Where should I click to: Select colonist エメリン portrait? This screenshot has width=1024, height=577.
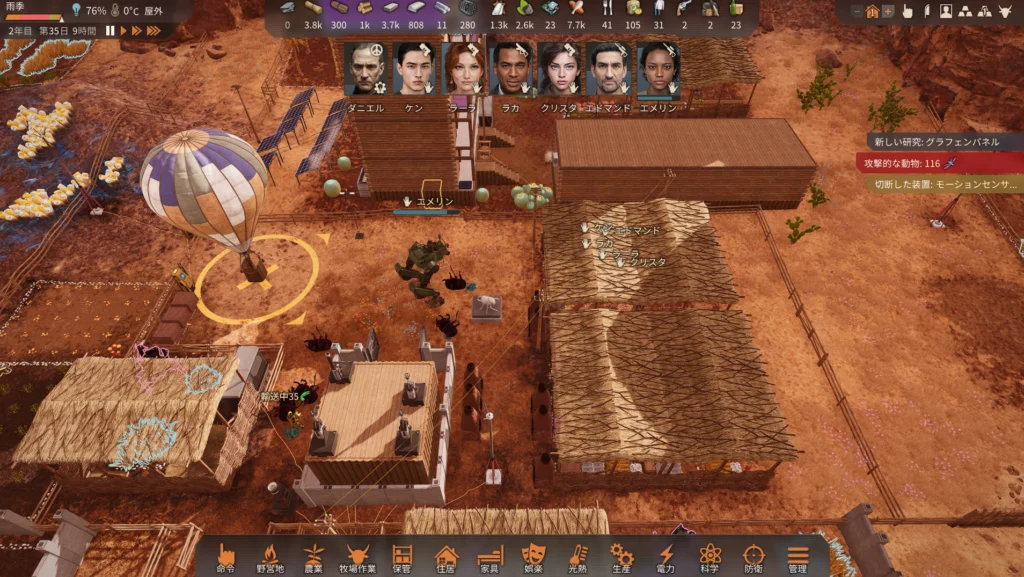click(x=657, y=70)
